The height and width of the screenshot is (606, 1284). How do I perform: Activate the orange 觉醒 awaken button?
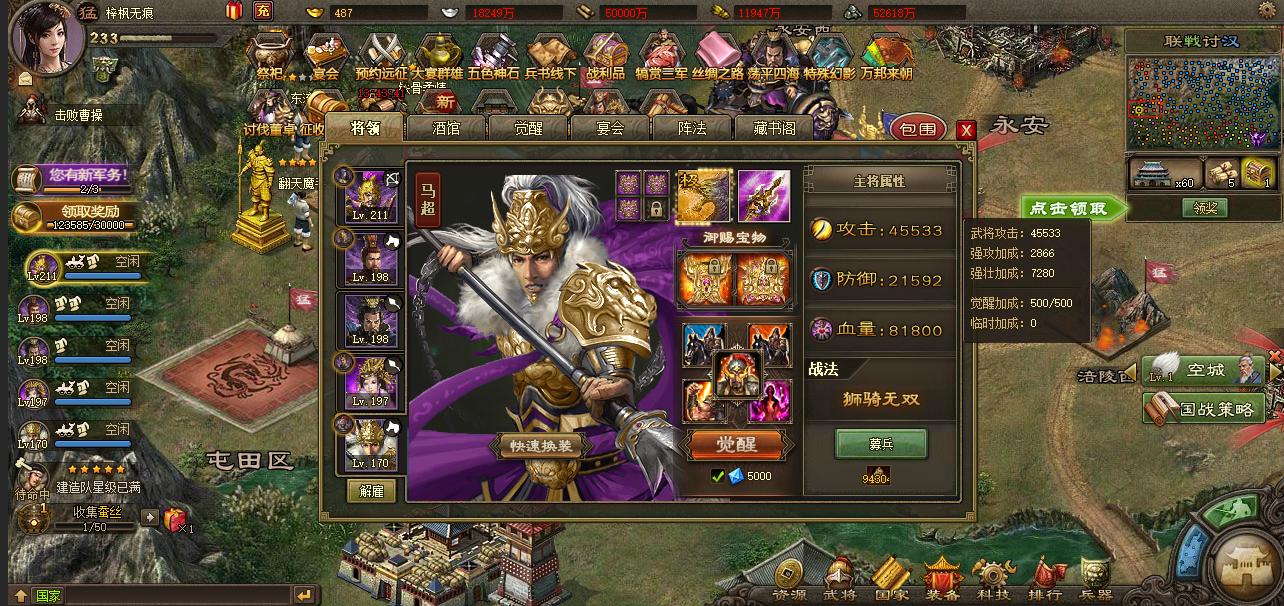pyautogui.click(x=736, y=445)
